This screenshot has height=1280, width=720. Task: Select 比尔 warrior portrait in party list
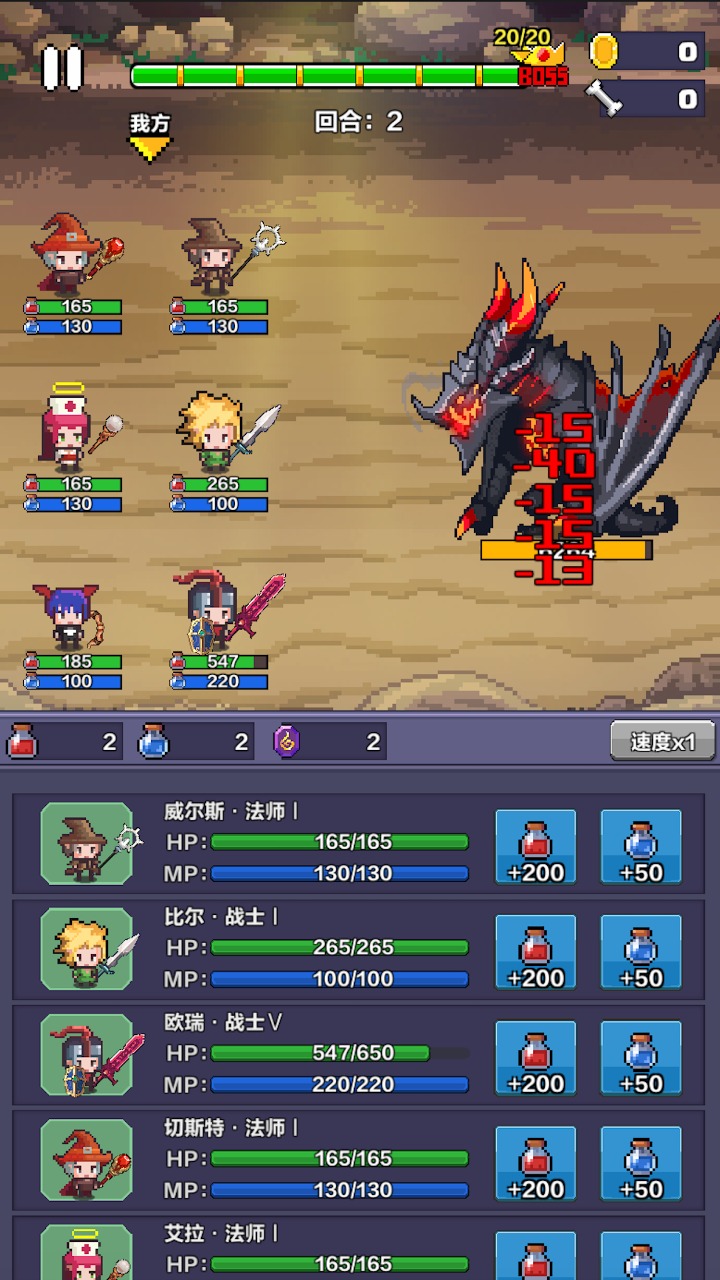point(87,950)
